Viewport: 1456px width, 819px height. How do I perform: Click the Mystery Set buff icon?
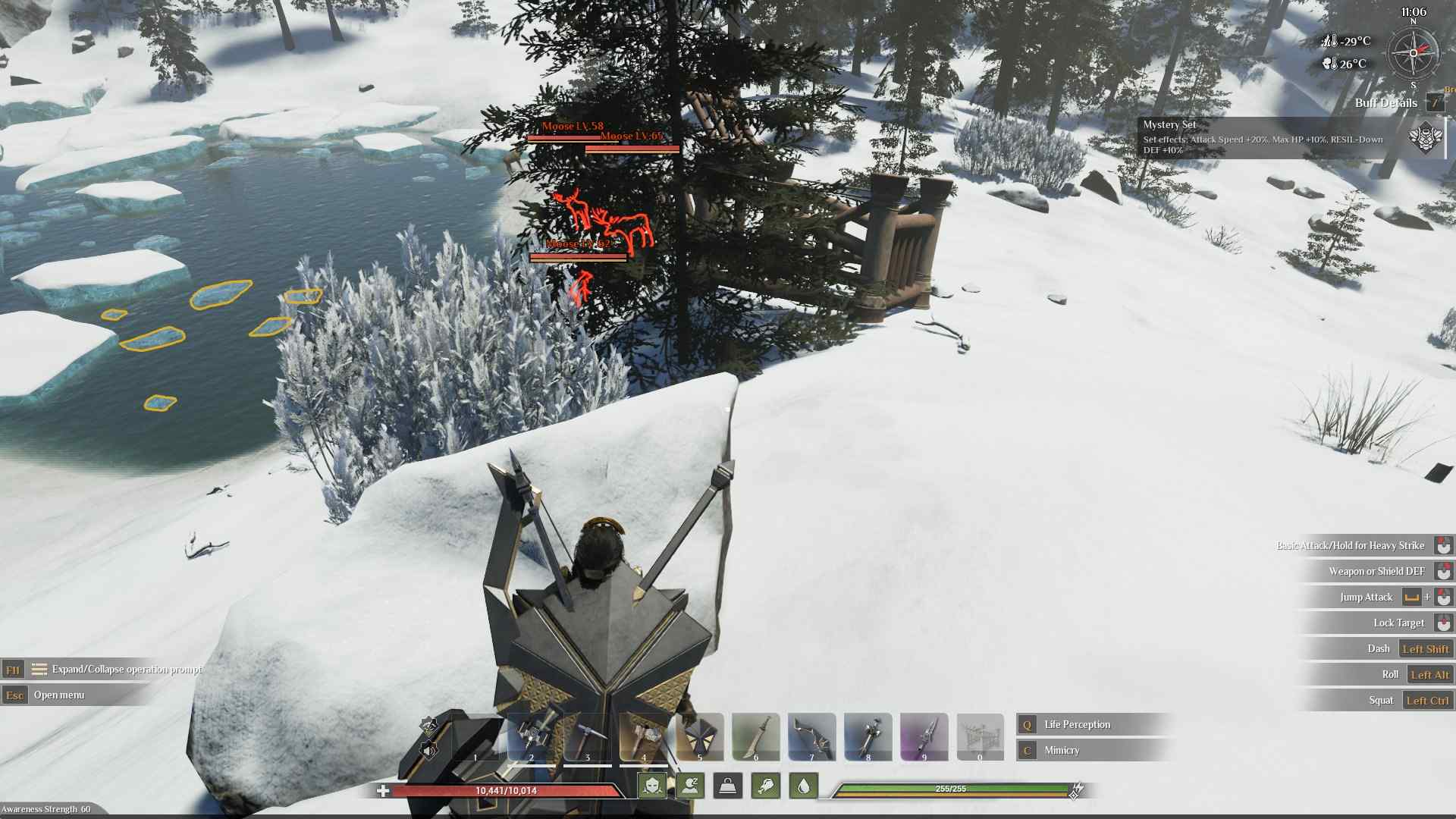point(1425,138)
